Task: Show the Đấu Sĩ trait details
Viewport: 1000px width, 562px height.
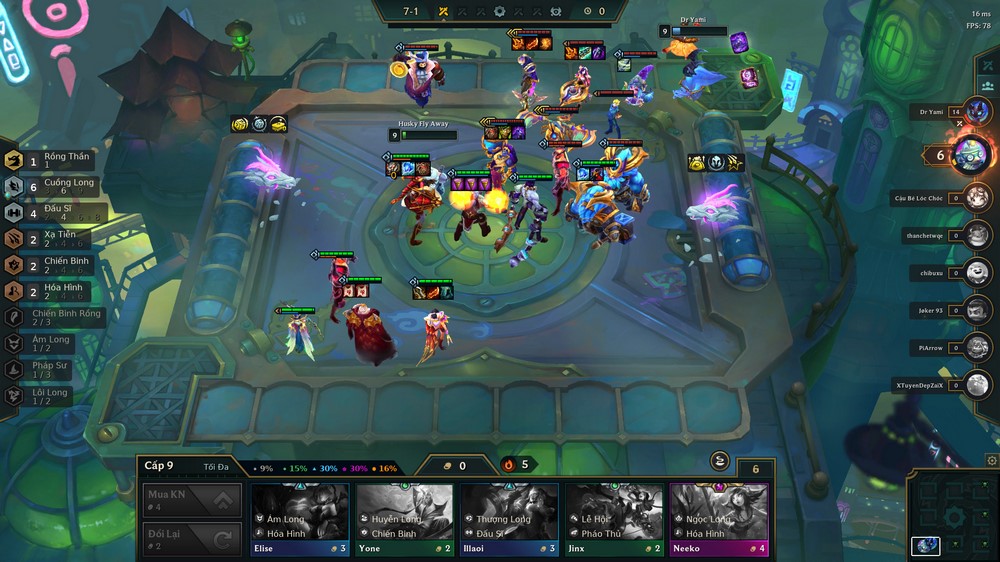Action: pos(57,213)
